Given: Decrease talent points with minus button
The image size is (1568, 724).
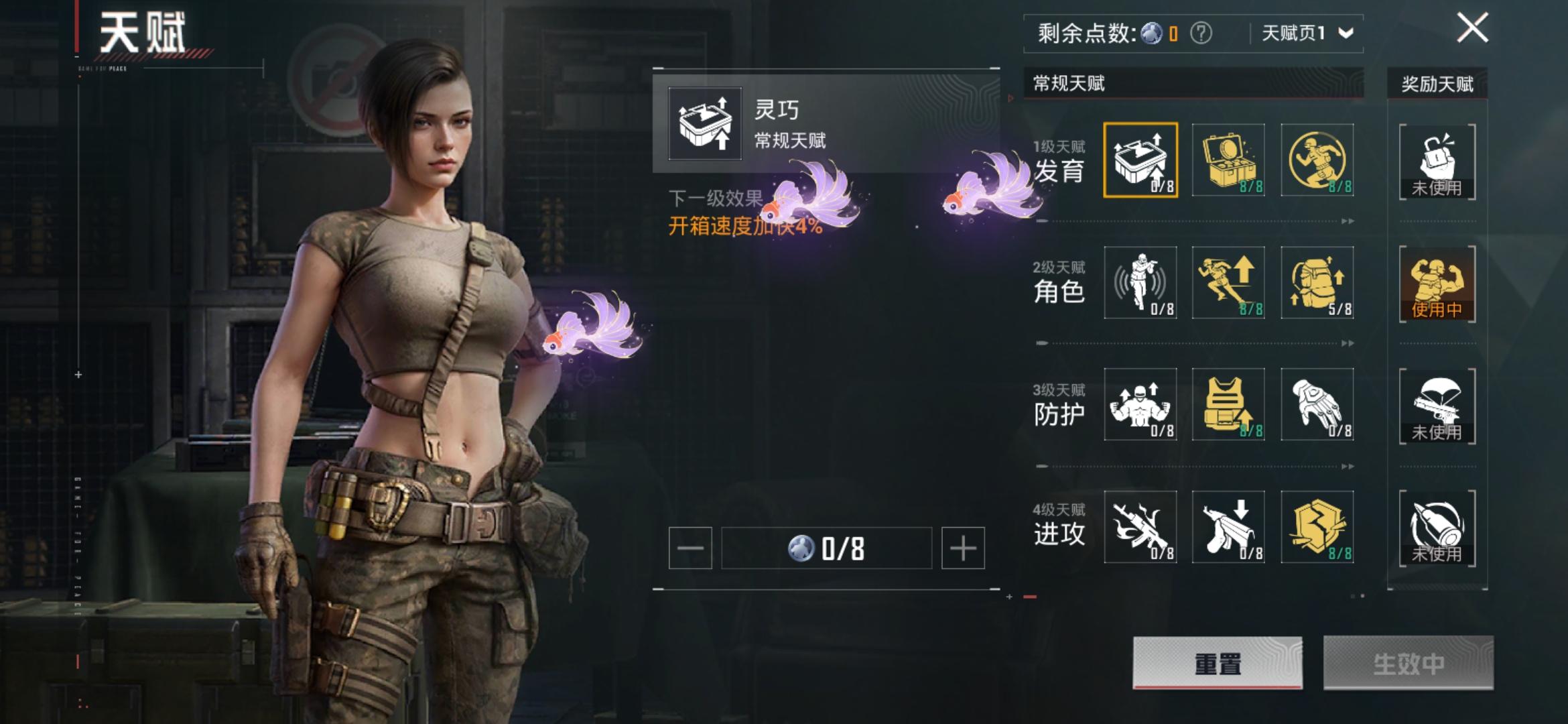Looking at the screenshot, I should coord(690,548).
